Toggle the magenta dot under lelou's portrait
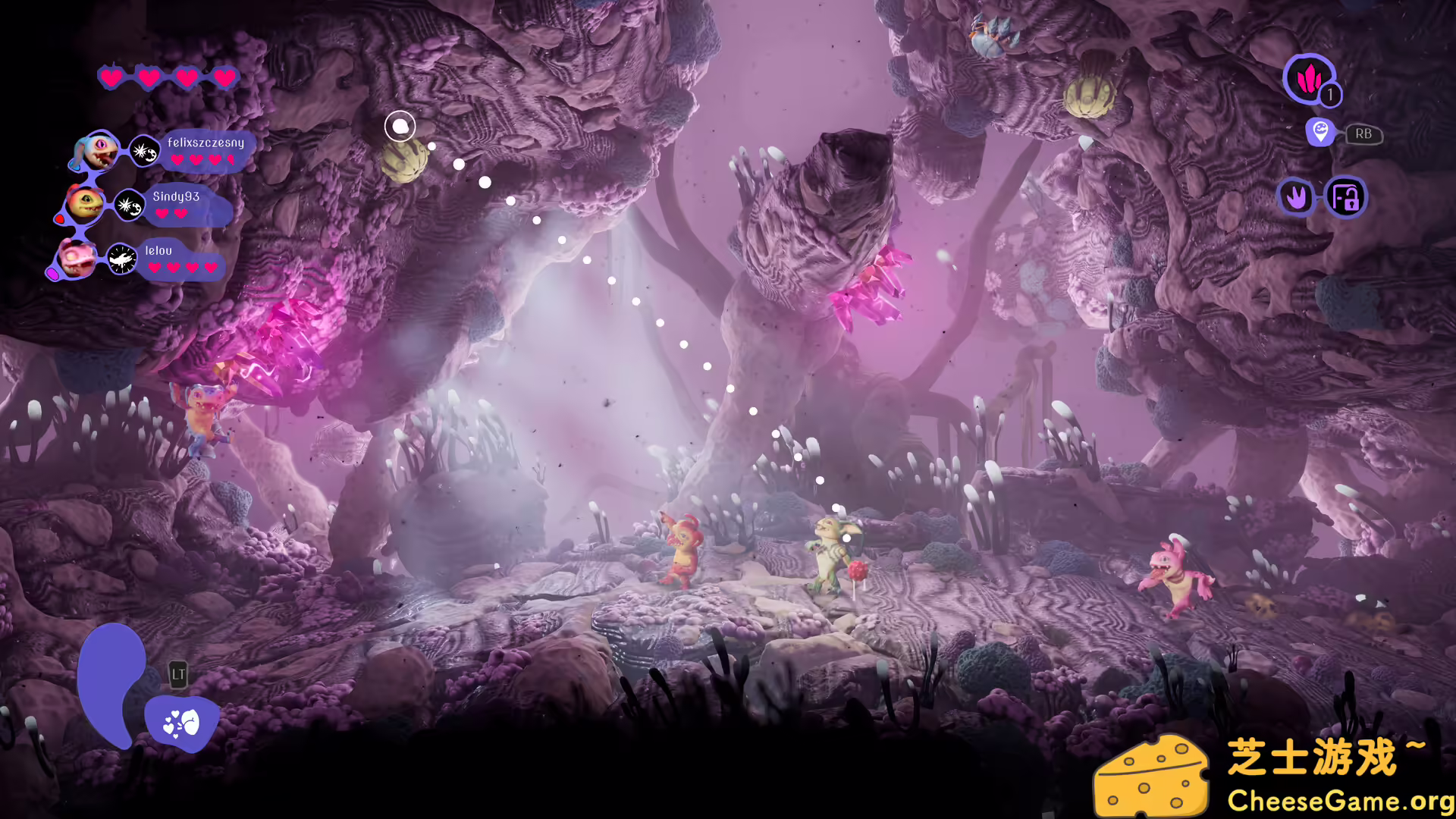 55,274
